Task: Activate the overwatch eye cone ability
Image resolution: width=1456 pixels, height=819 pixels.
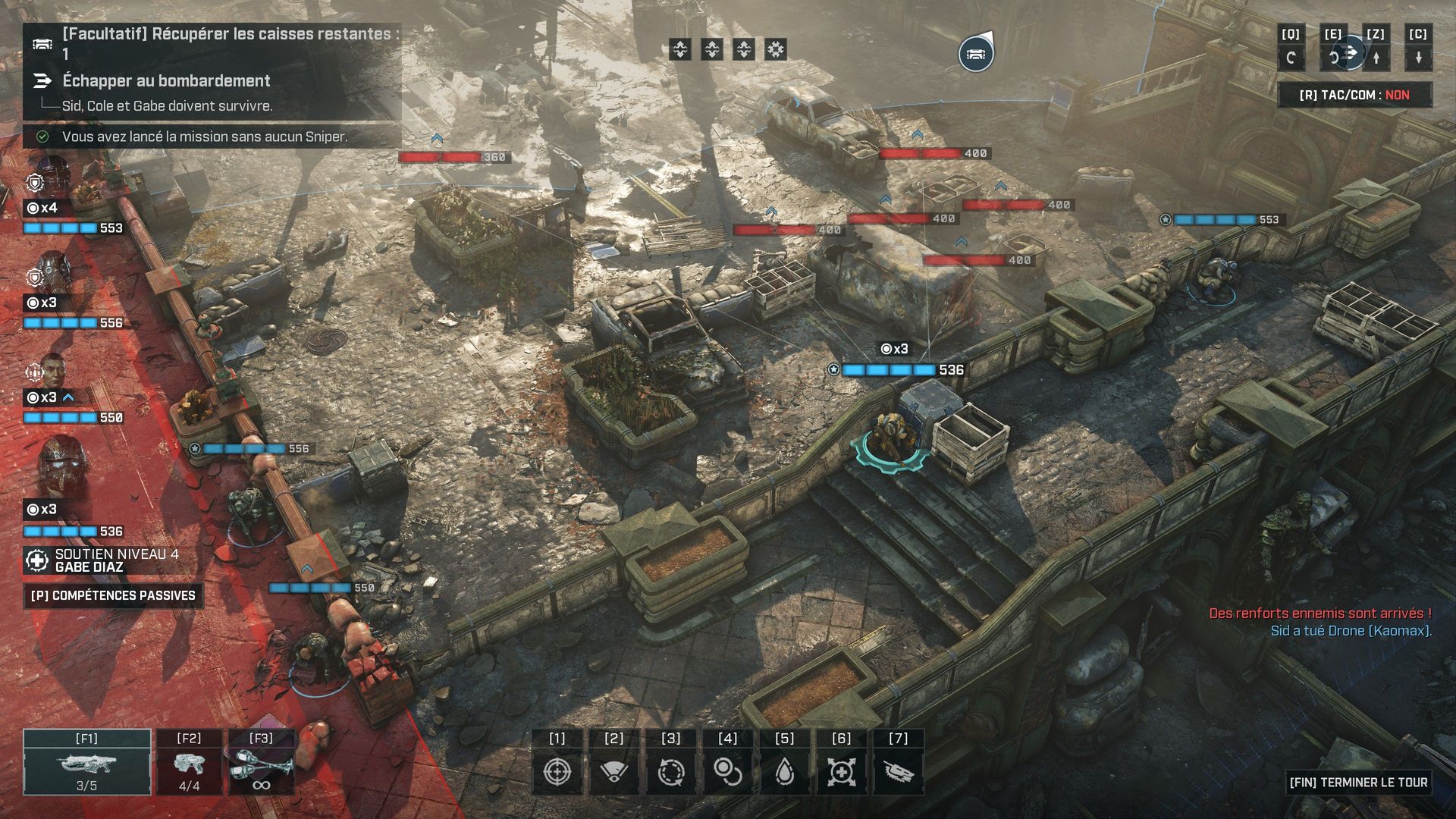Action: (614, 772)
